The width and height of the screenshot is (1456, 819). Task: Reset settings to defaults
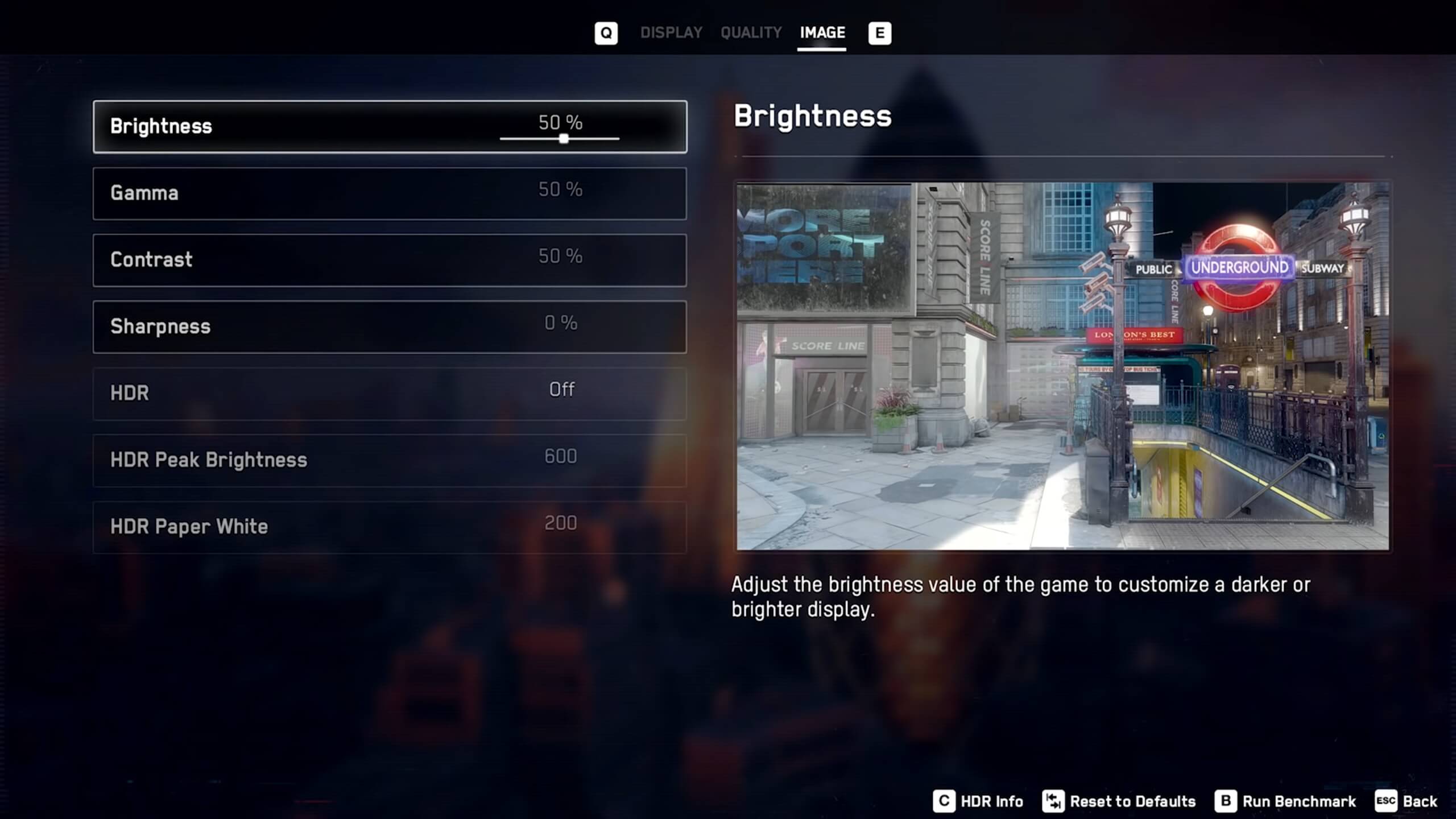click(x=1119, y=801)
